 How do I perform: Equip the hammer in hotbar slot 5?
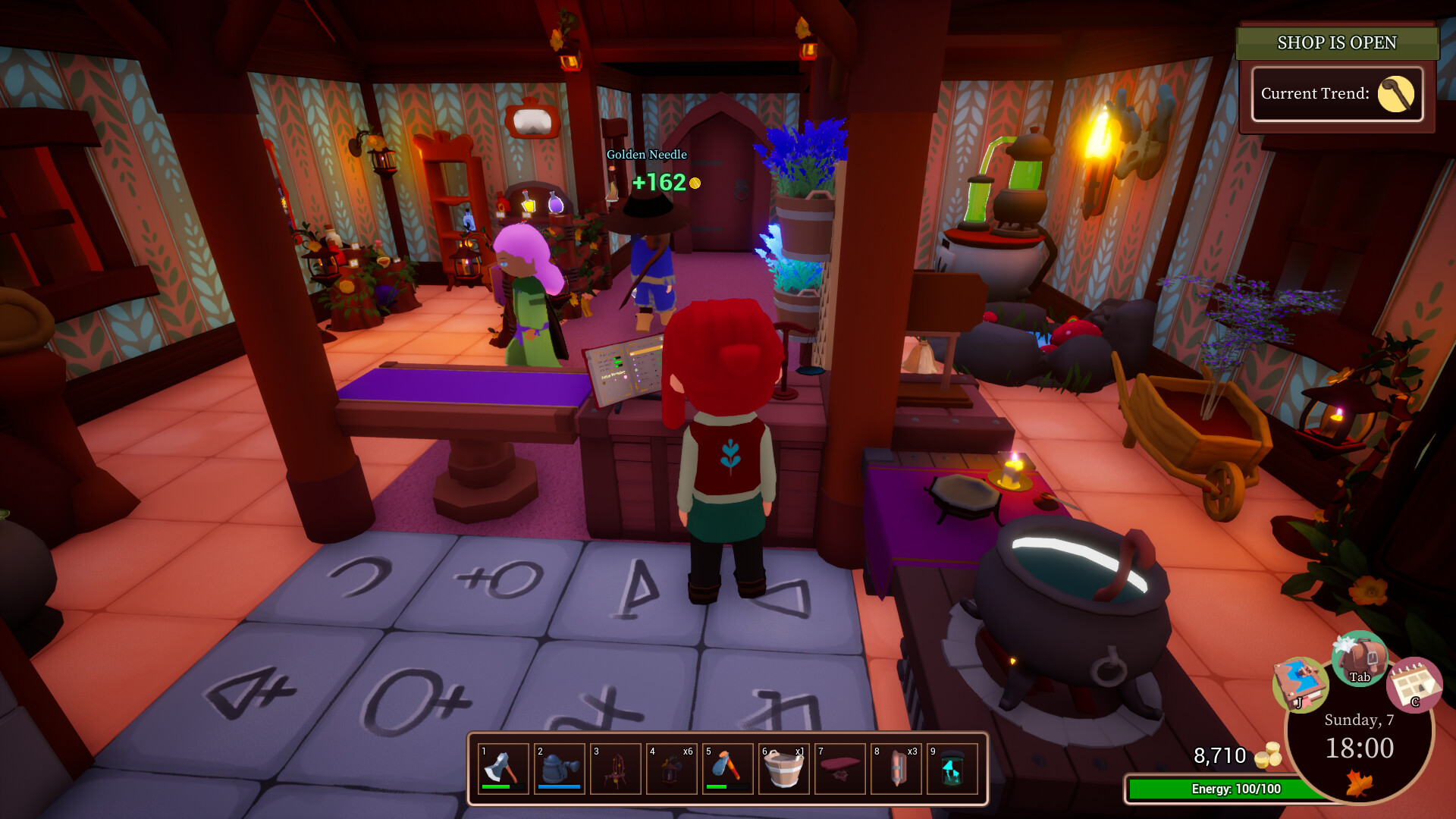pyautogui.click(x=728, y=768)
